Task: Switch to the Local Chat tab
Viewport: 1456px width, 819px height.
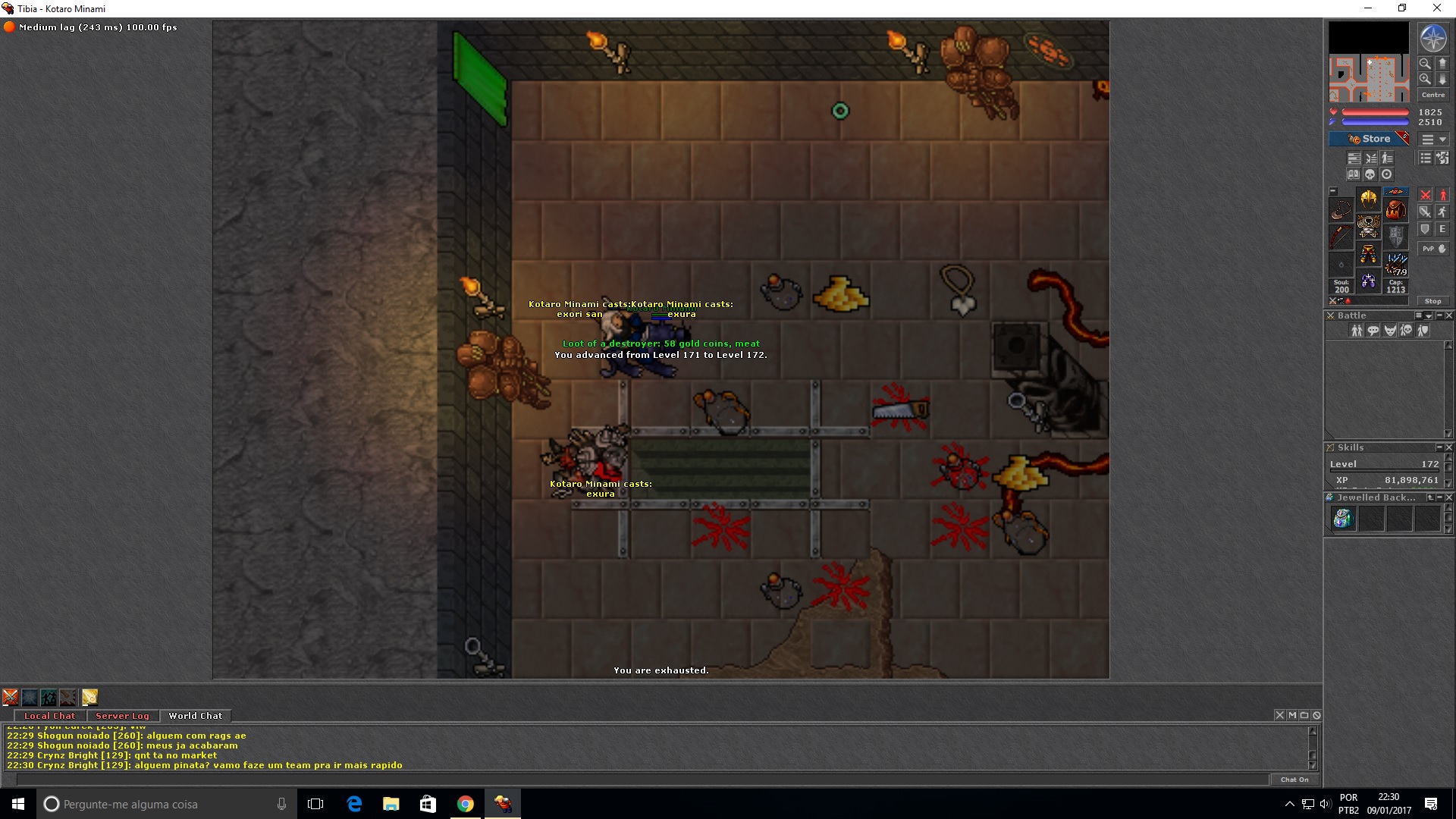Action: [49, 716]
